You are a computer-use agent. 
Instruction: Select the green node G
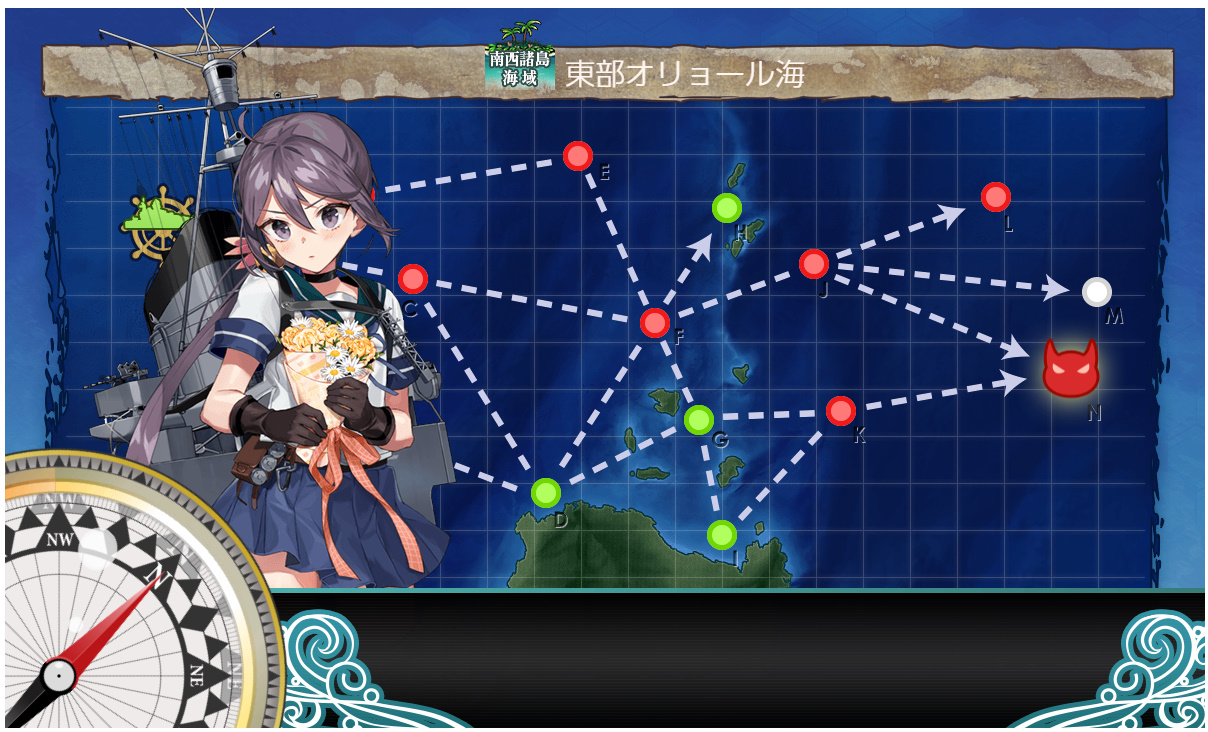click(x=699, y=420)
